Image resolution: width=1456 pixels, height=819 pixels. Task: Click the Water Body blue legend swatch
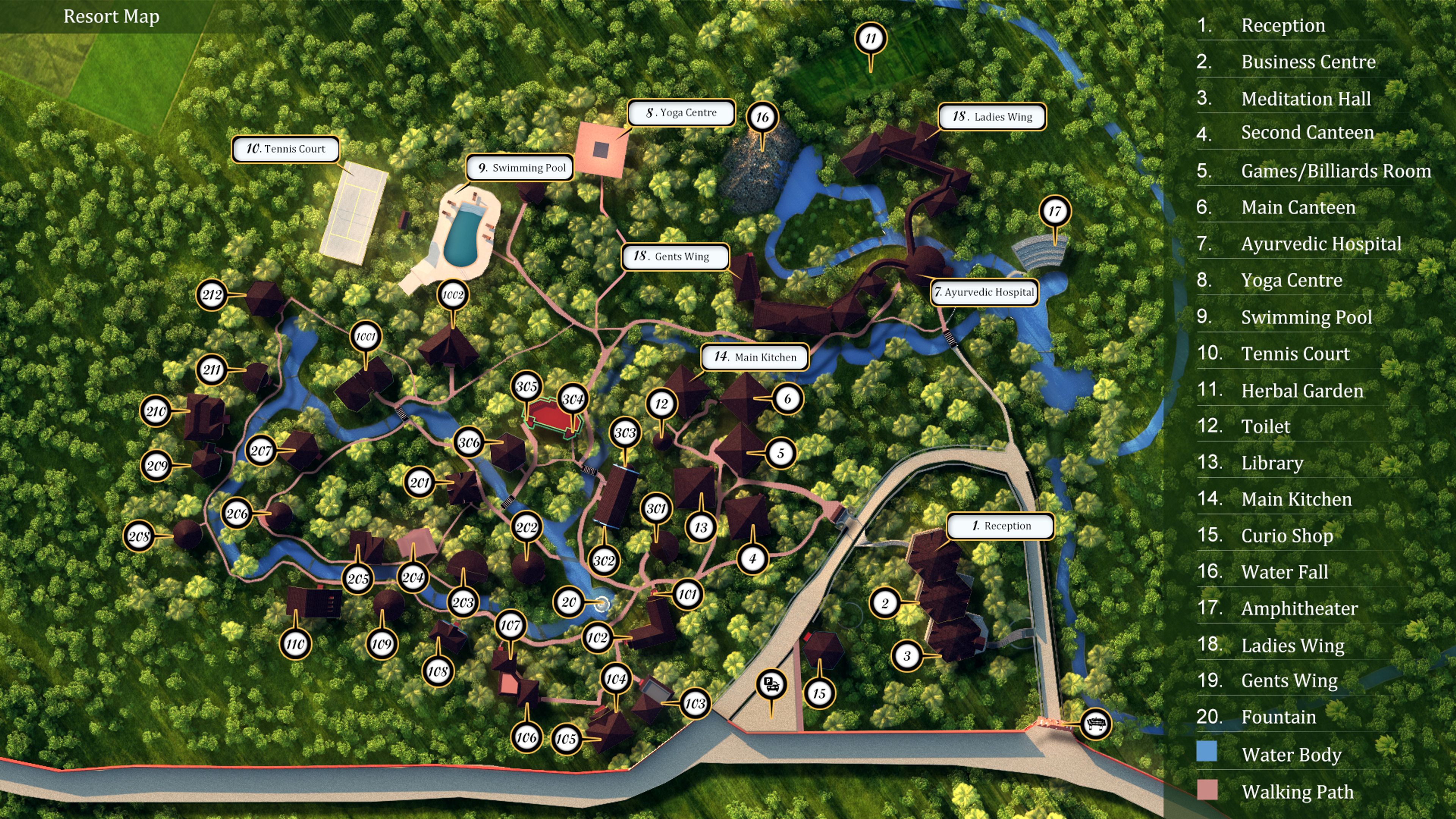pos(1207,752)
